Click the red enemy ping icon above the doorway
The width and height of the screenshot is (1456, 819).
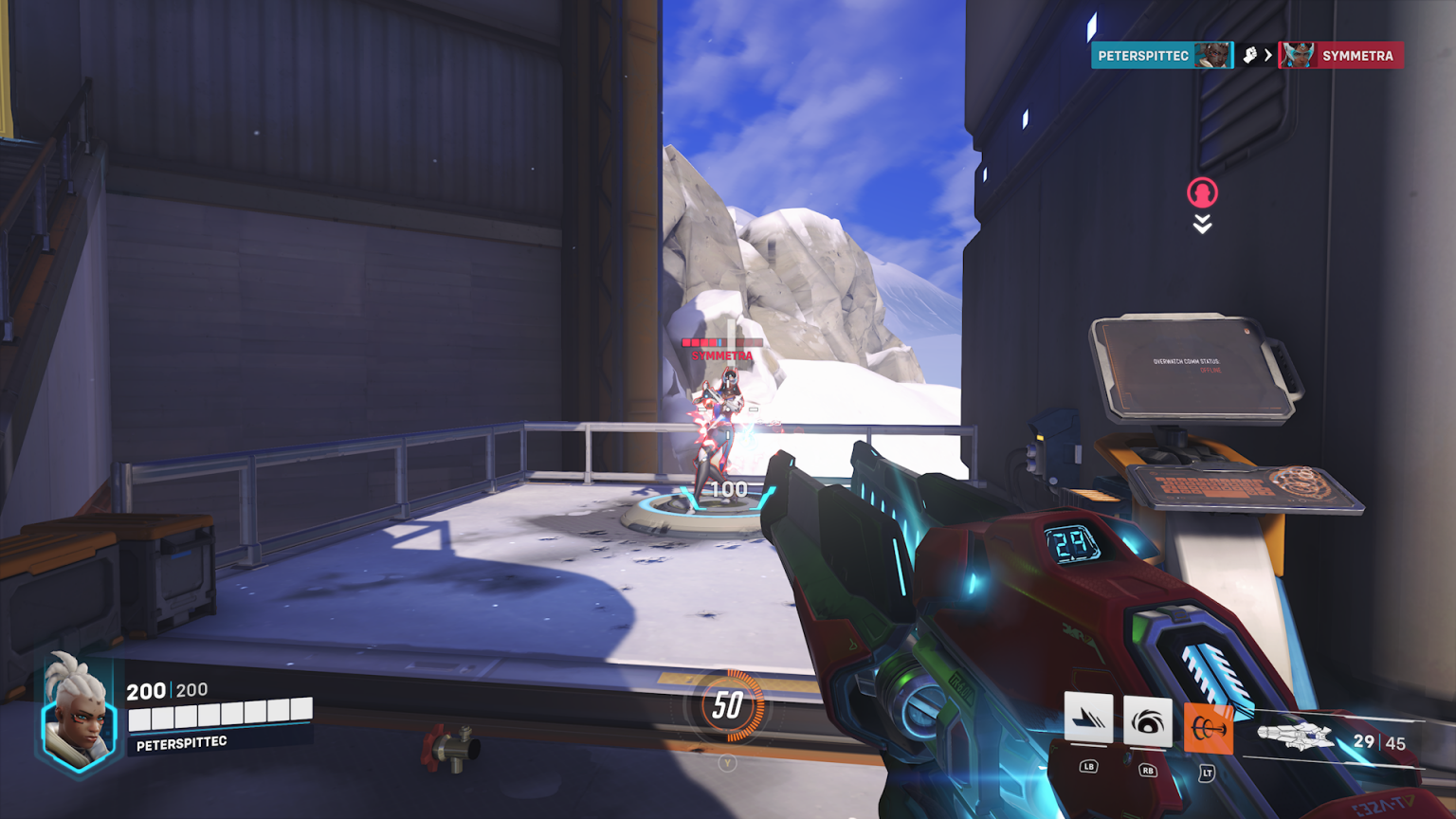pos(1201,192)
